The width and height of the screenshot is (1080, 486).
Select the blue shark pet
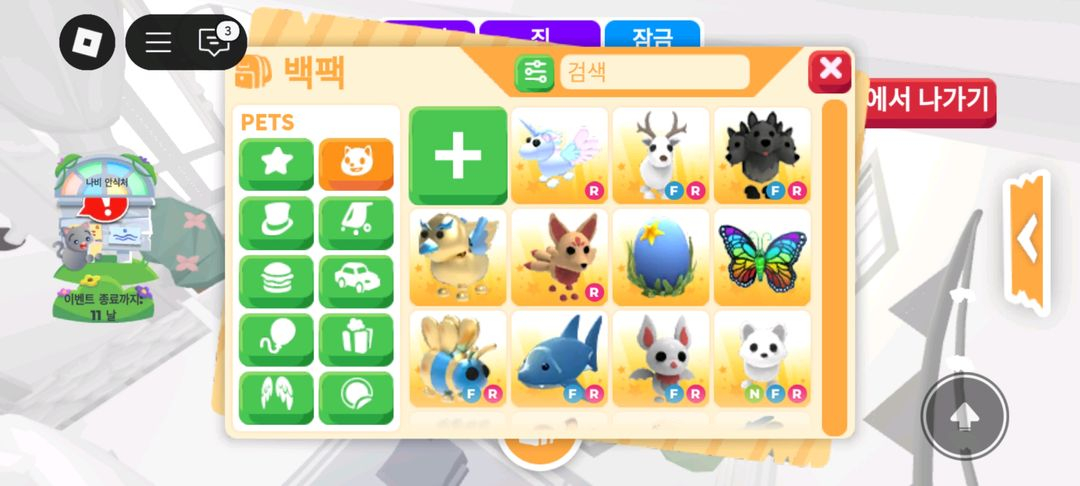[559, 360]
